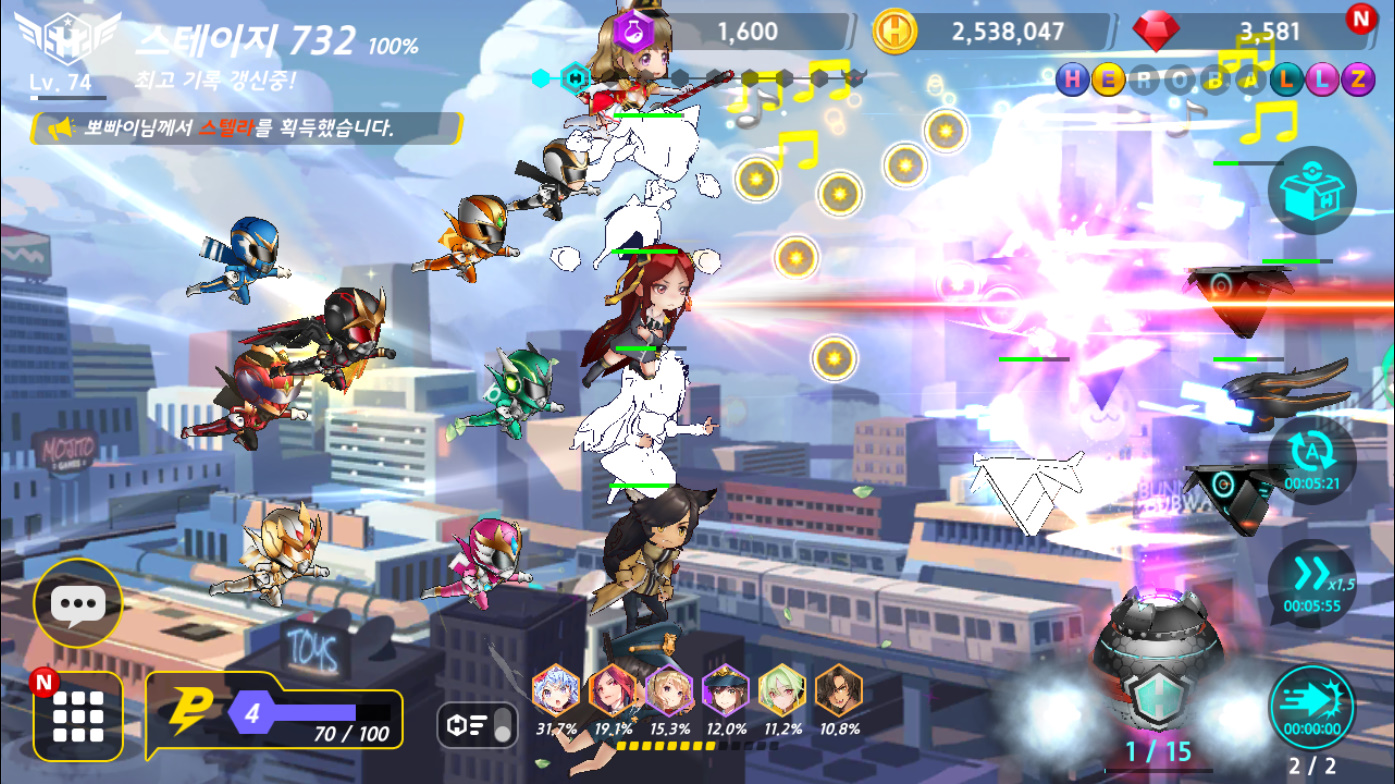The width and height of the screenshot is (1395, 784).
Task: Select the dark-haired hero portrait
Action: point(839,690)
